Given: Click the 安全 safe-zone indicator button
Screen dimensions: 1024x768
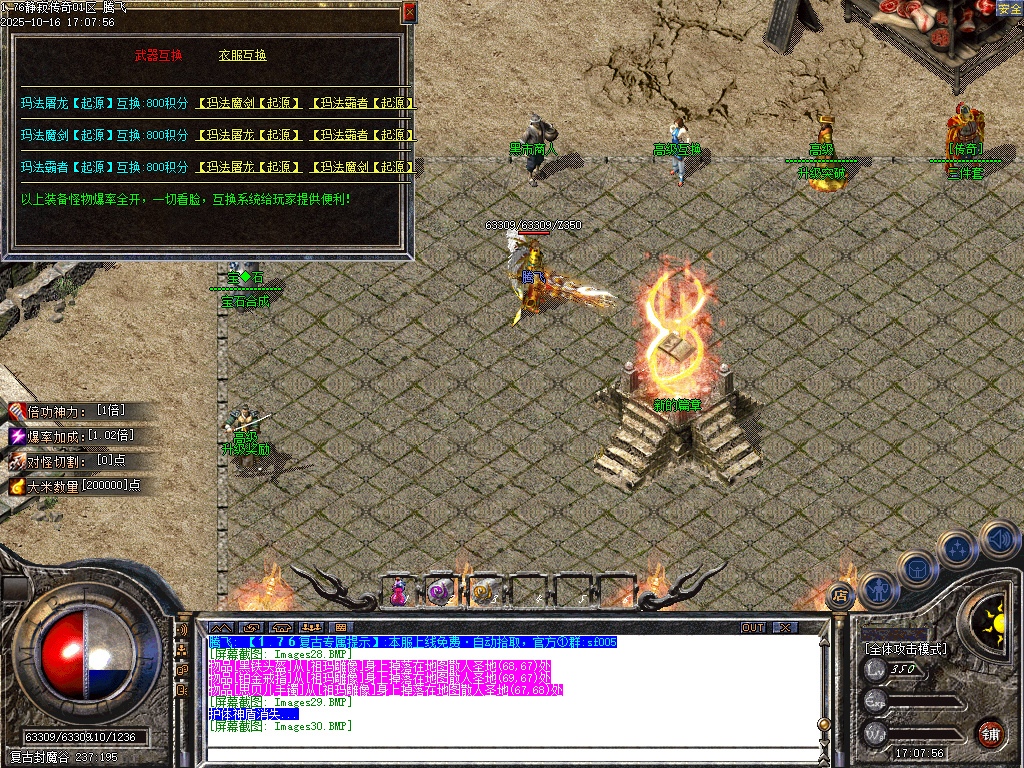Looking at the screenshot, I should [x=1009, y=9].
